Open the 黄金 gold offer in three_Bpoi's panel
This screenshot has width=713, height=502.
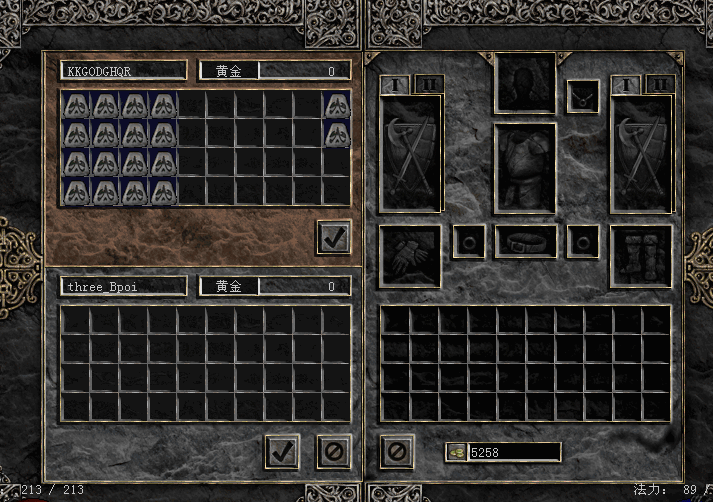pos(229,286)
